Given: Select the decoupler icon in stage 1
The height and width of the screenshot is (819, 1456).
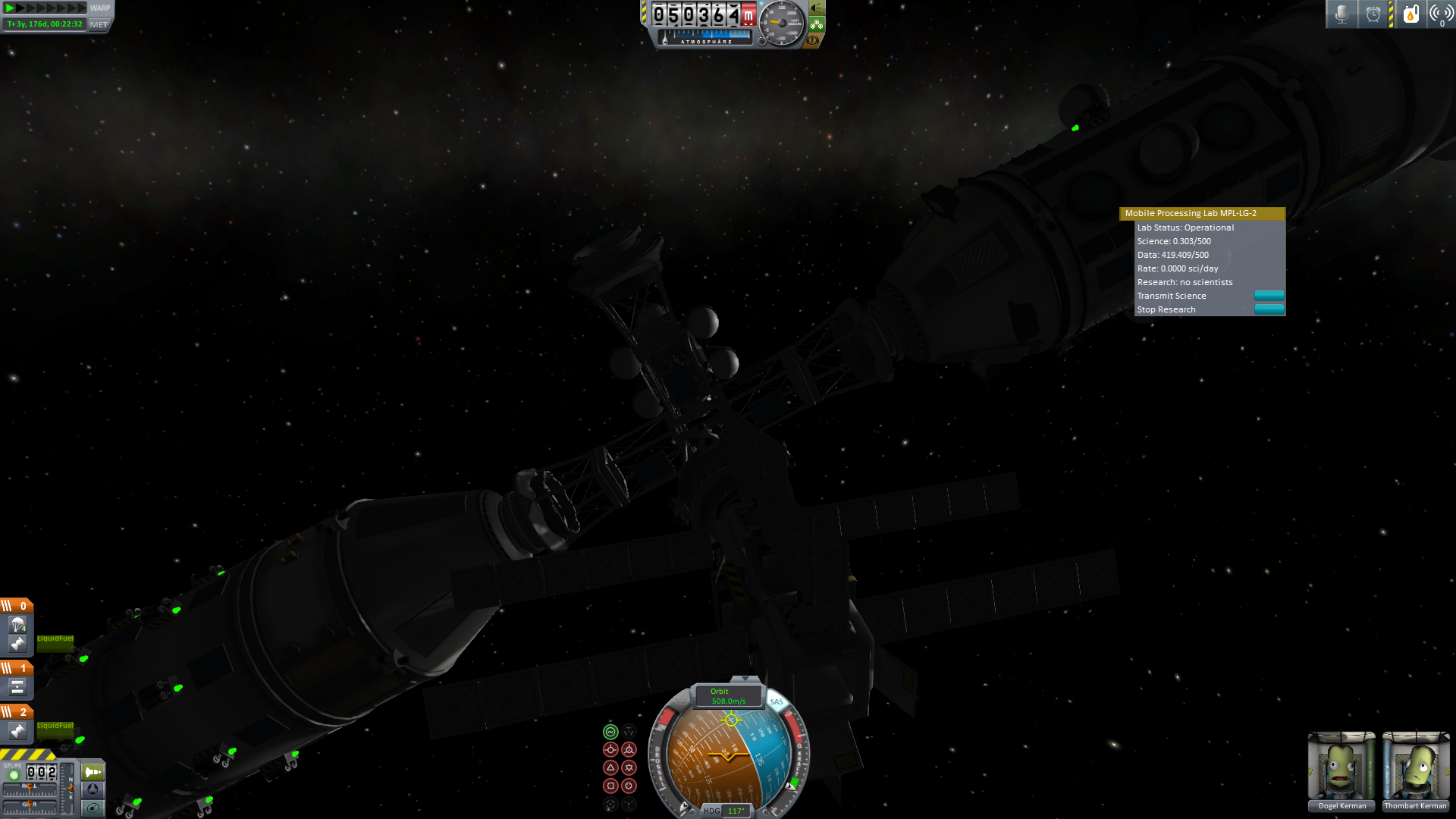Looking at the screenshot, I should (17, 687).
